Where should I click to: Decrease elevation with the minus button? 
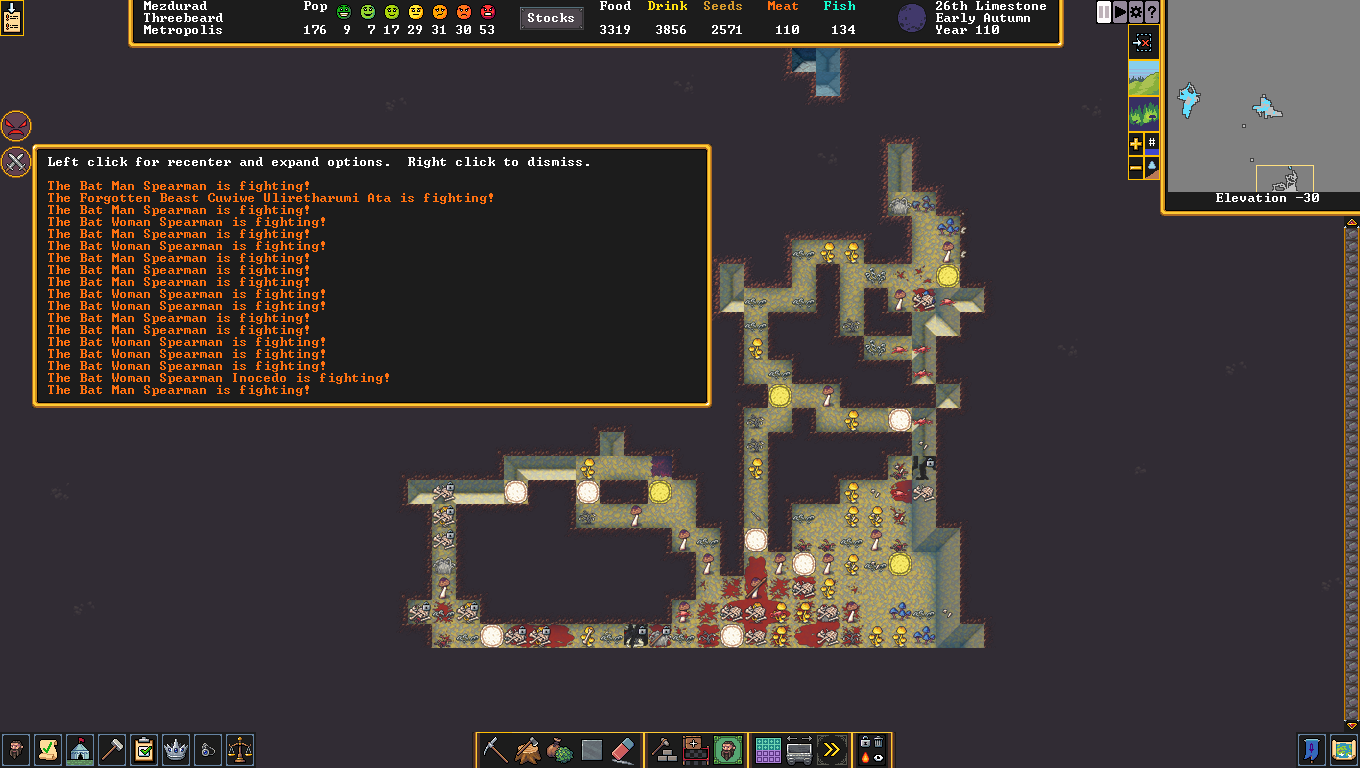(1136, 169)
